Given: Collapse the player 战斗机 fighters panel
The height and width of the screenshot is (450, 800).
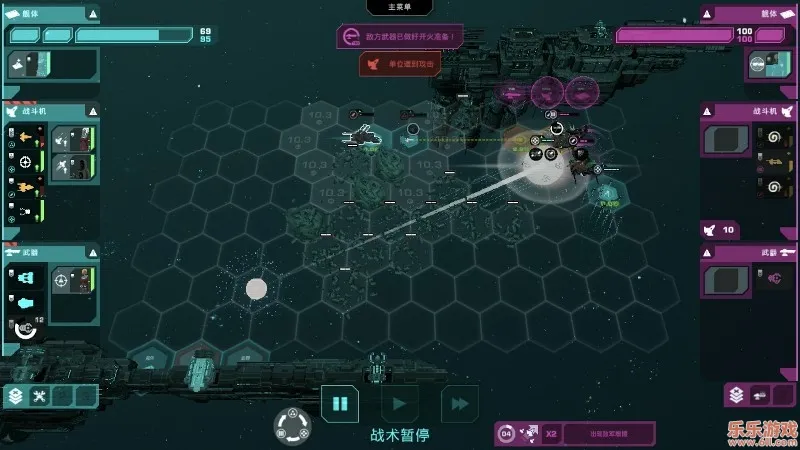Looking at the screenshot, I should point(93,111).
